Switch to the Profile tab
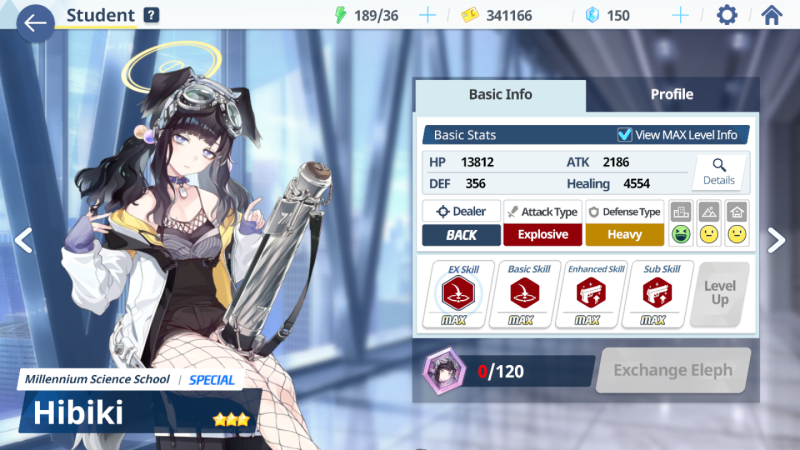800x450 pixels. (672, 95)
